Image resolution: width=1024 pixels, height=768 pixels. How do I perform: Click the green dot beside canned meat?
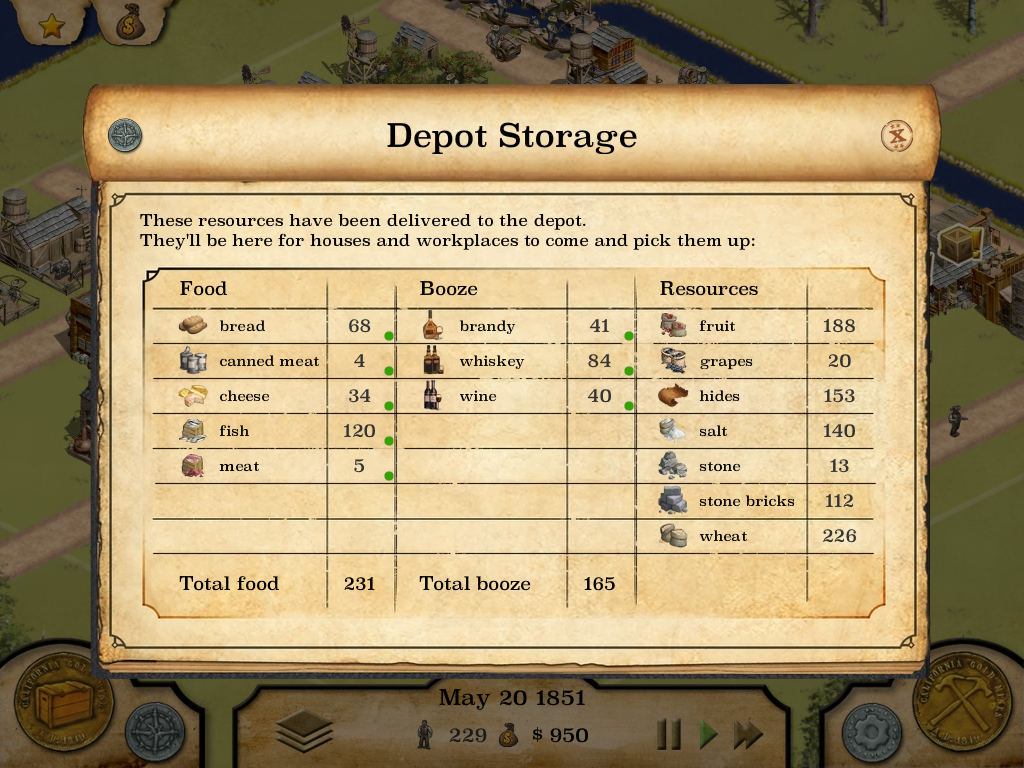(389, 371)
